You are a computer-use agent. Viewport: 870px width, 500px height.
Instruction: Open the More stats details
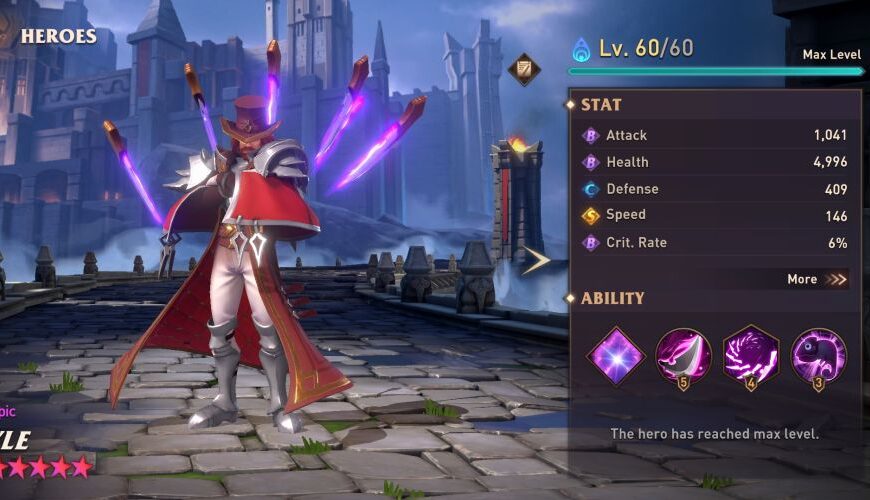(x=816, y=279)
